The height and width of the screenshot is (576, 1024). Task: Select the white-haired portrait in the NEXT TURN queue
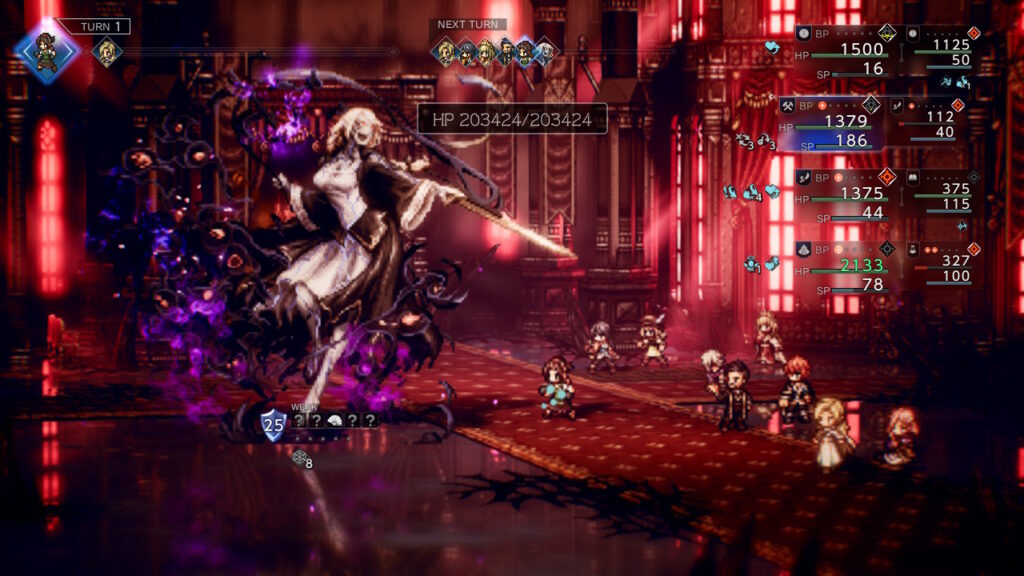coord(546,51)
